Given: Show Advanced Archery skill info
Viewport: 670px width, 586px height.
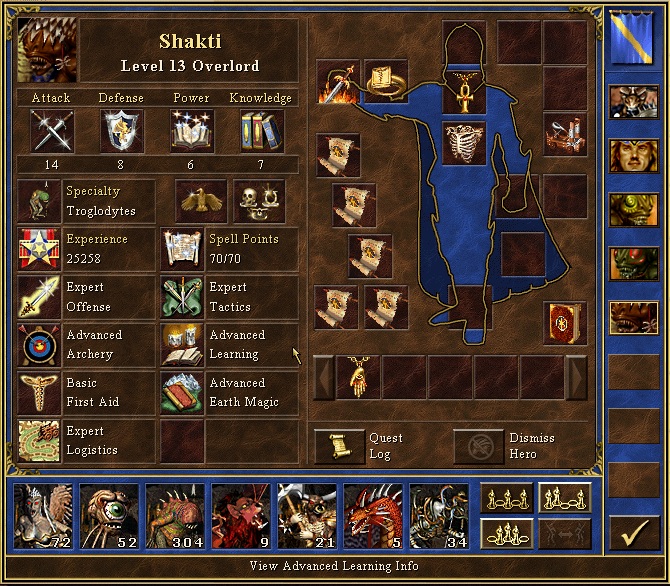Looking at the screenshot, I should point(38,345).
